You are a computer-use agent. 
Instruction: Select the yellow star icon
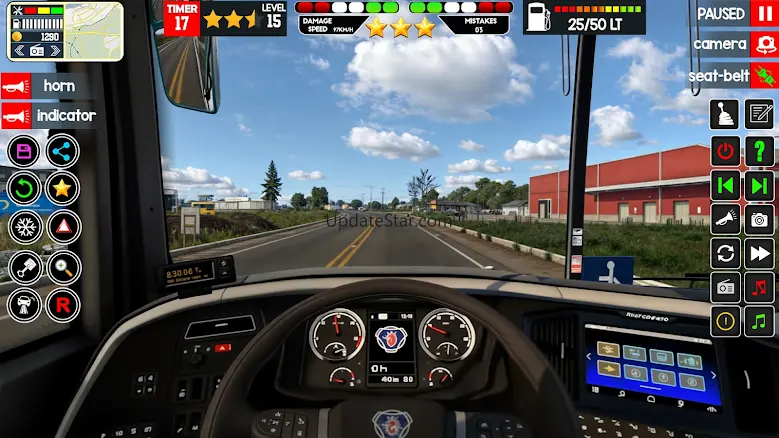coord(63,187)
